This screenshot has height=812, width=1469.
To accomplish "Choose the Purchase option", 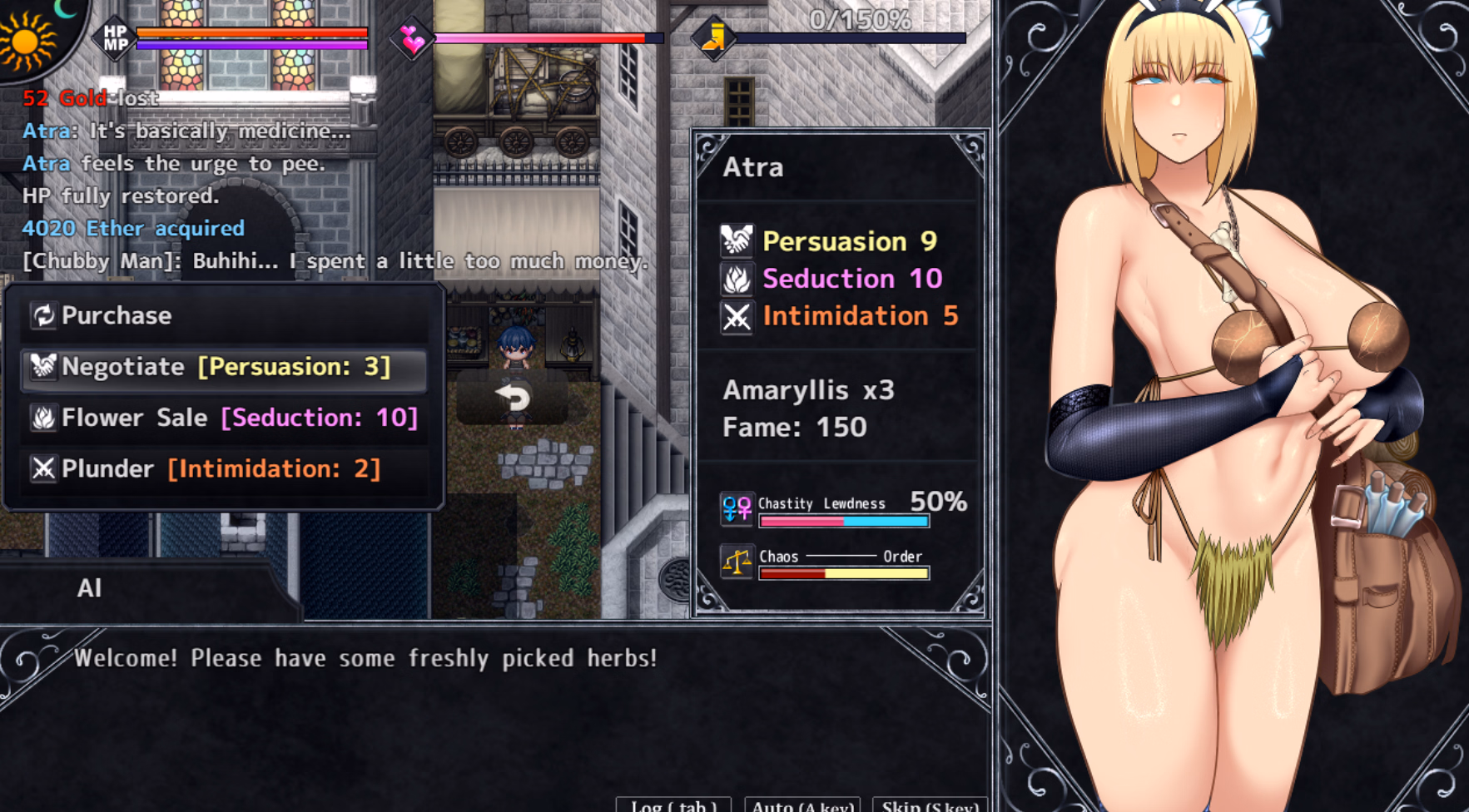I will click(223, 316).
